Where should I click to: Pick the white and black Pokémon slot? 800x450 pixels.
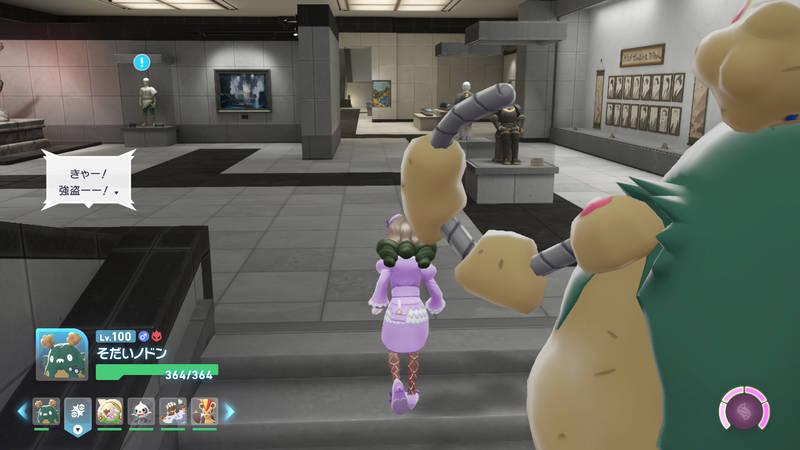point(141,411)
